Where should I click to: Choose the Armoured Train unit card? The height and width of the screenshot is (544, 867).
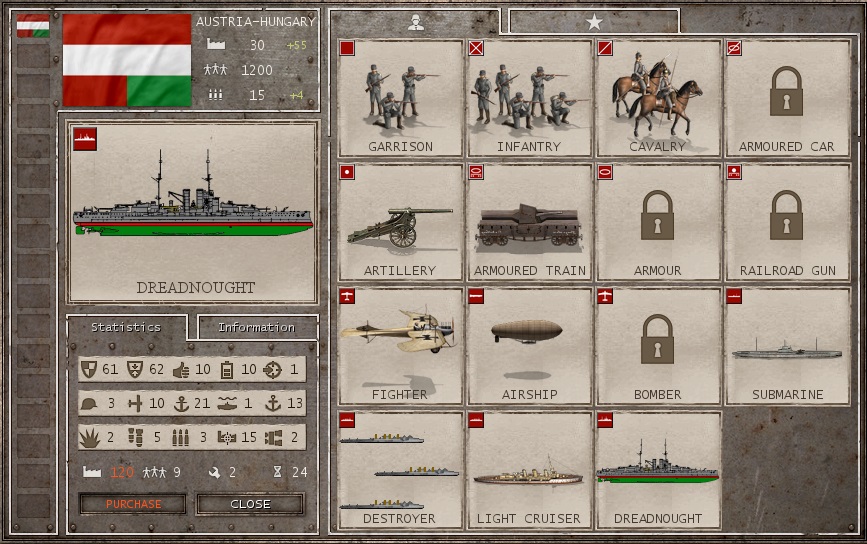(x=529, y=222)
